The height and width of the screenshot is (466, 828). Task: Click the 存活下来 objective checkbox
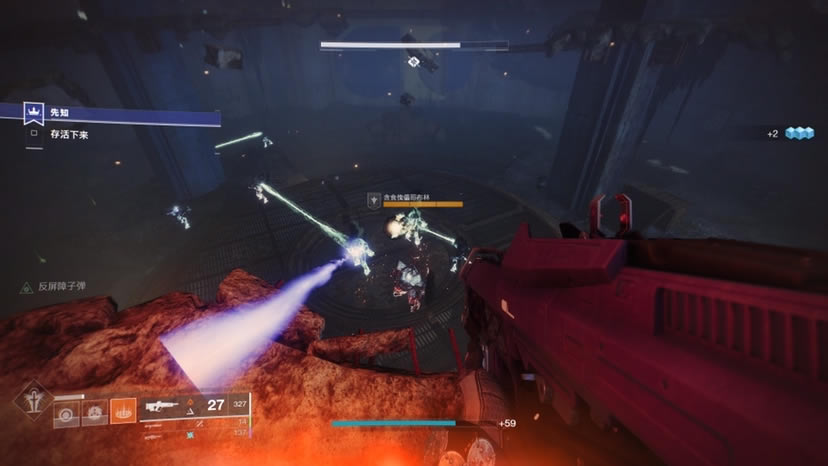[x=34, y=133]
